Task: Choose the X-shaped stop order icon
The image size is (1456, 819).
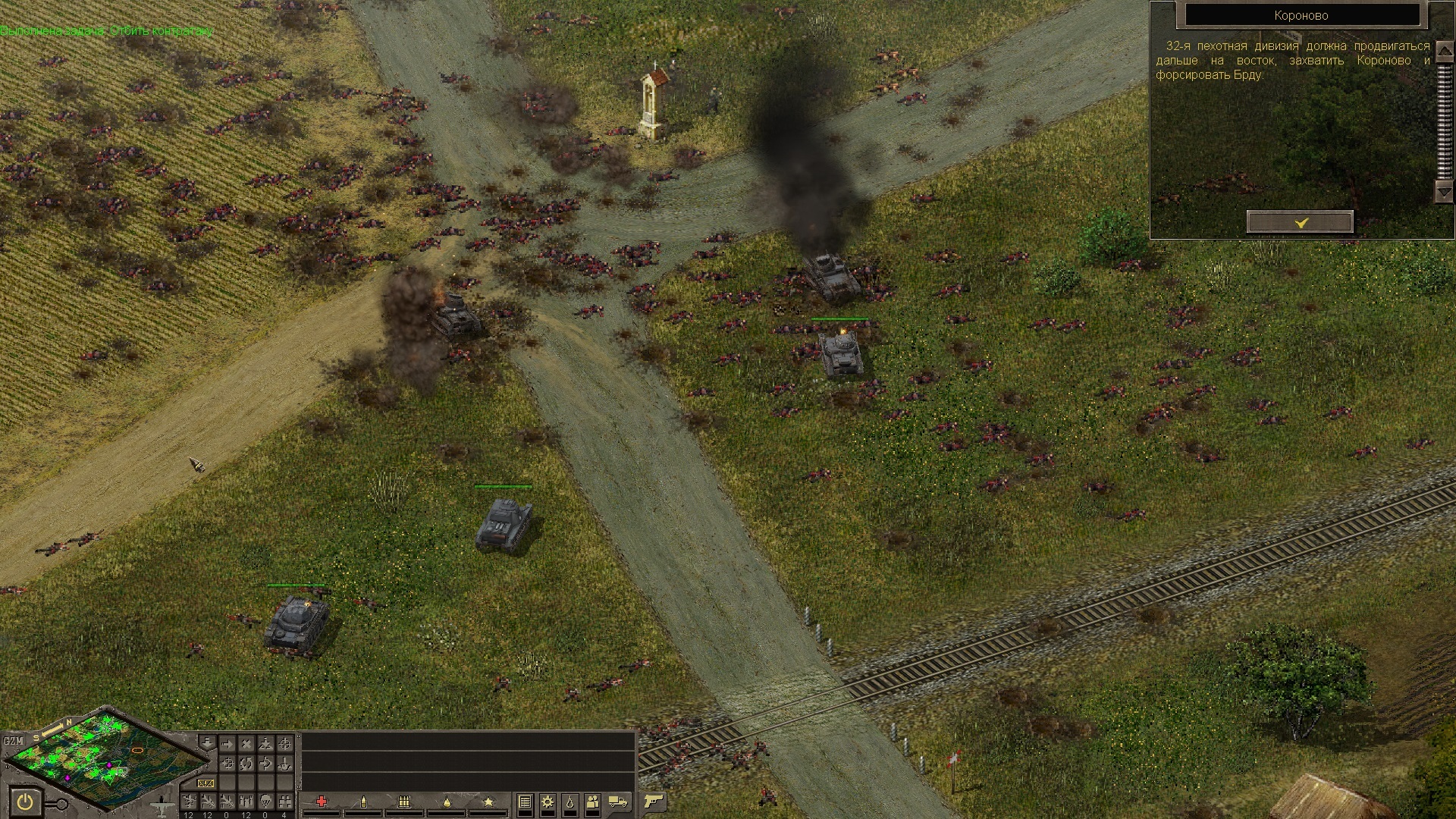Action: [246, 744]
